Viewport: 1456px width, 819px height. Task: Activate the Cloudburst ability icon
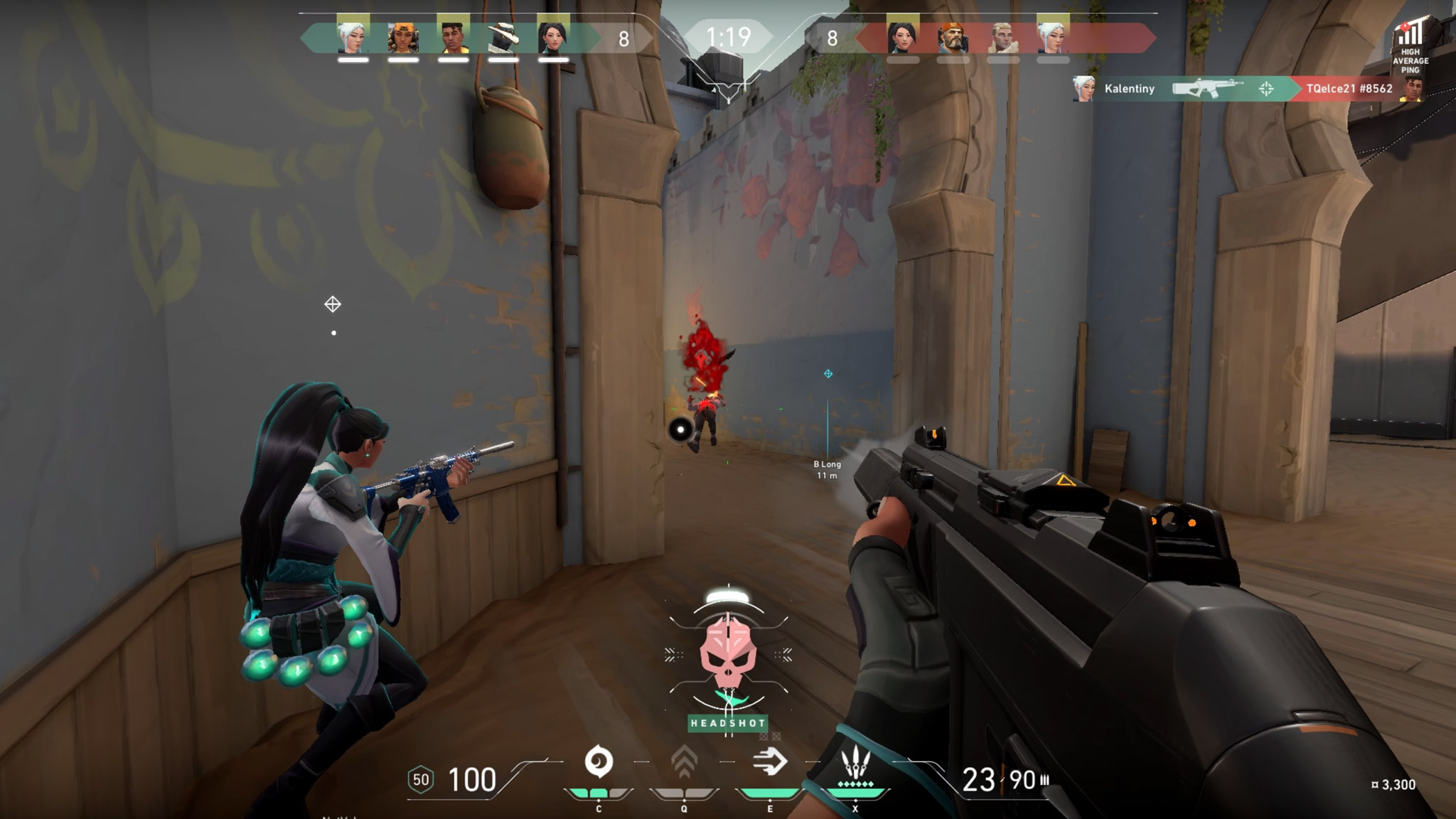599,762
